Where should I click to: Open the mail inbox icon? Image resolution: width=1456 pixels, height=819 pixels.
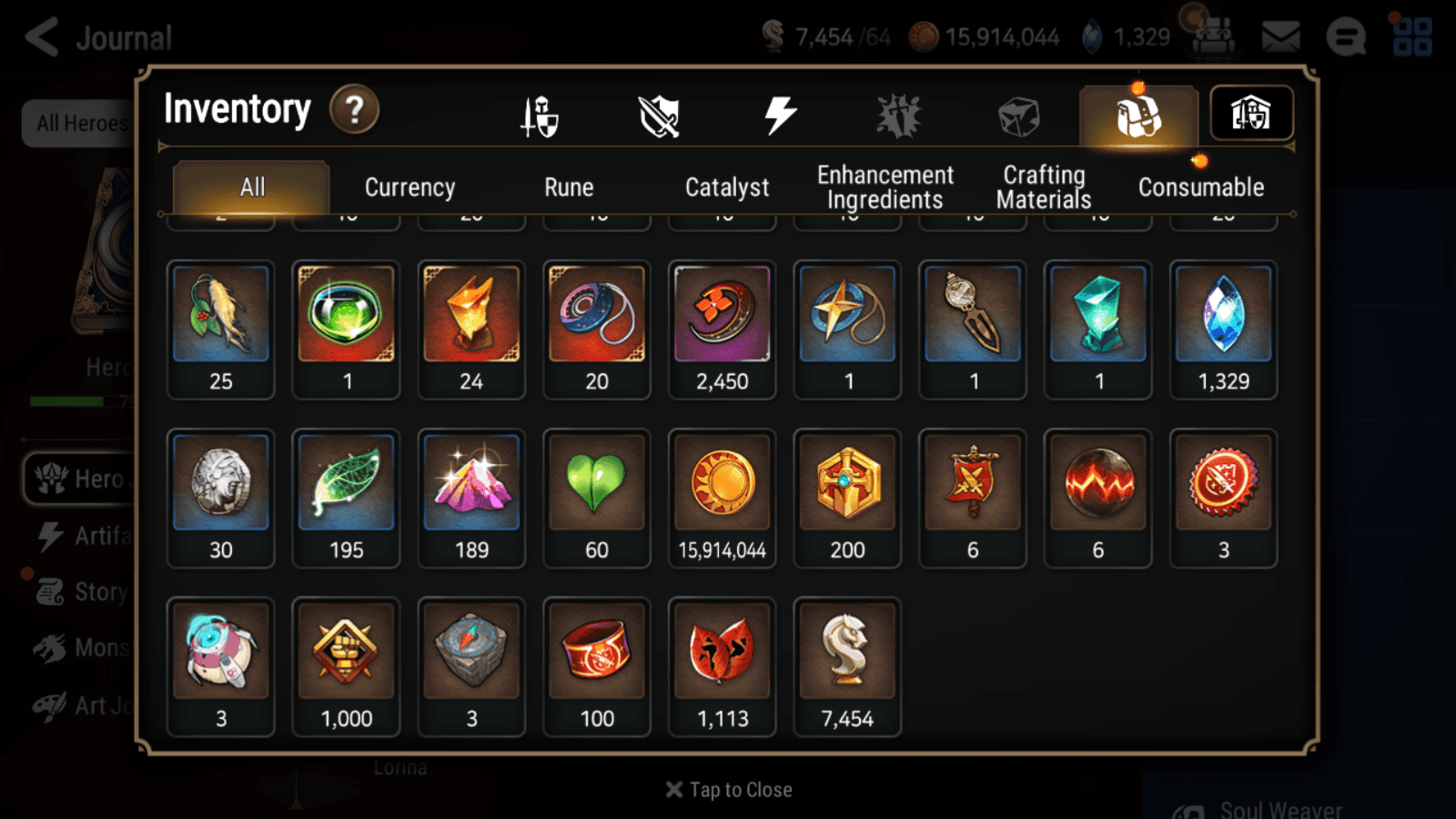coord(1280,35)
